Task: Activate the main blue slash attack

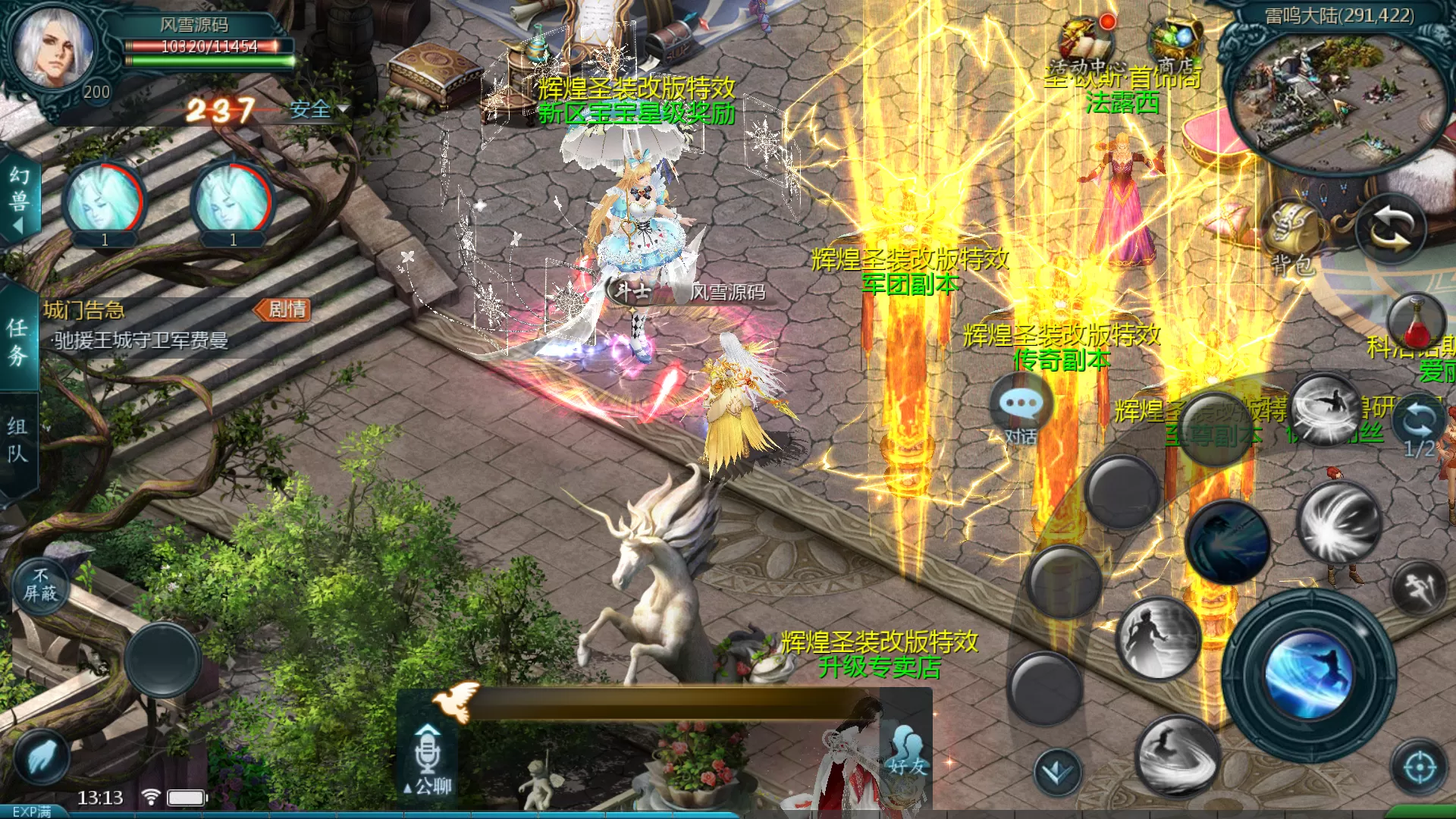Action: click(1308, 673)
